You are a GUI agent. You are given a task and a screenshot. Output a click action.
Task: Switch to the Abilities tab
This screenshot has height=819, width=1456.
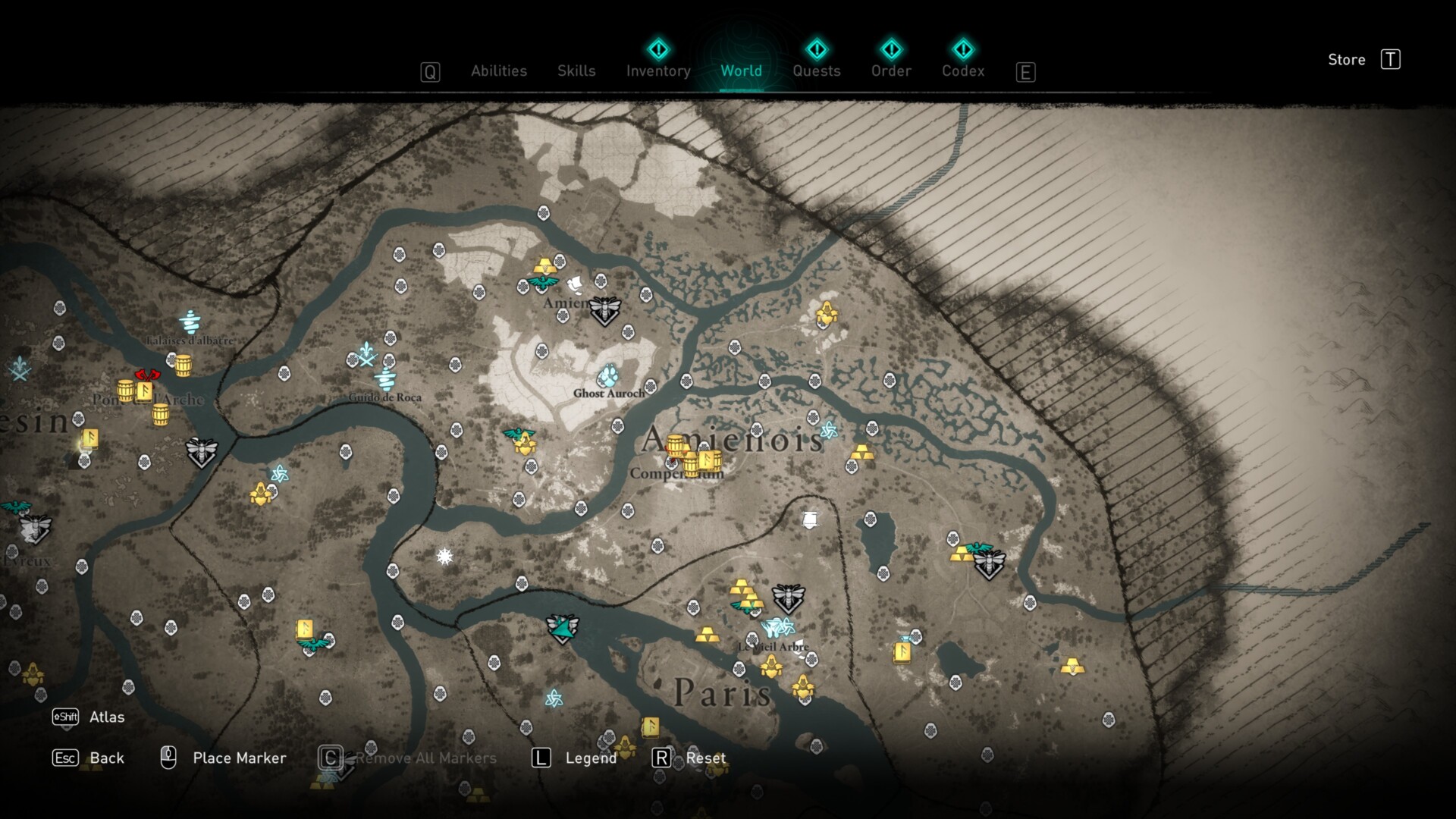click(498, 71)
